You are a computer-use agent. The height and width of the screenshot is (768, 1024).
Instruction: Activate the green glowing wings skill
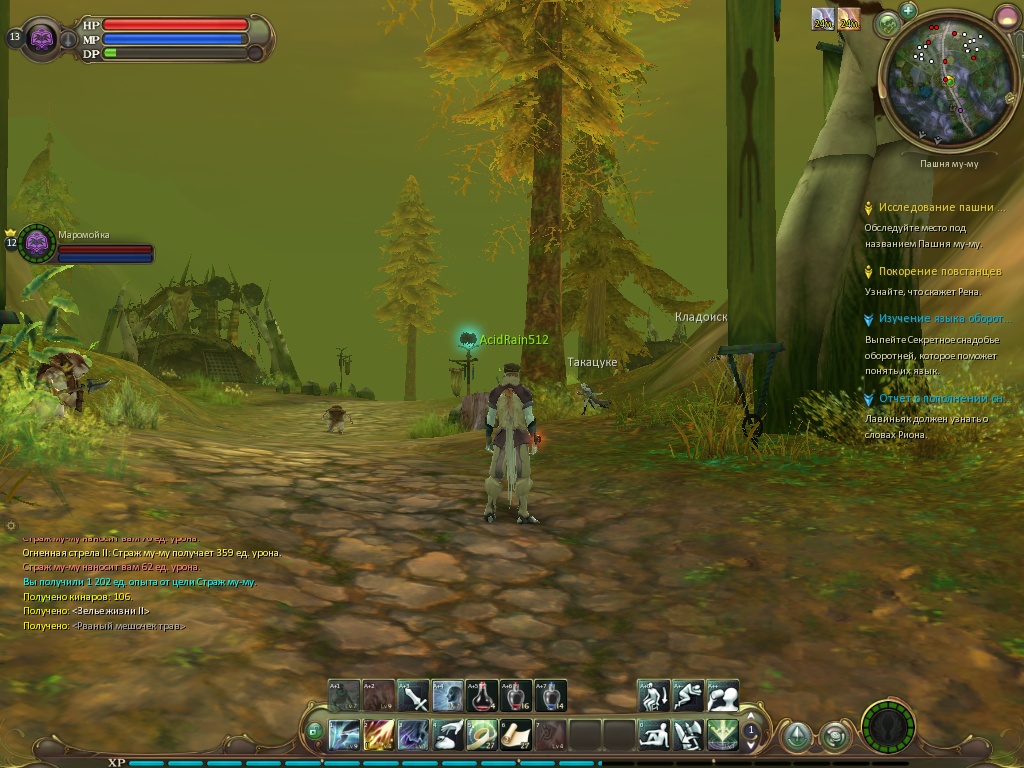(722, 735)
